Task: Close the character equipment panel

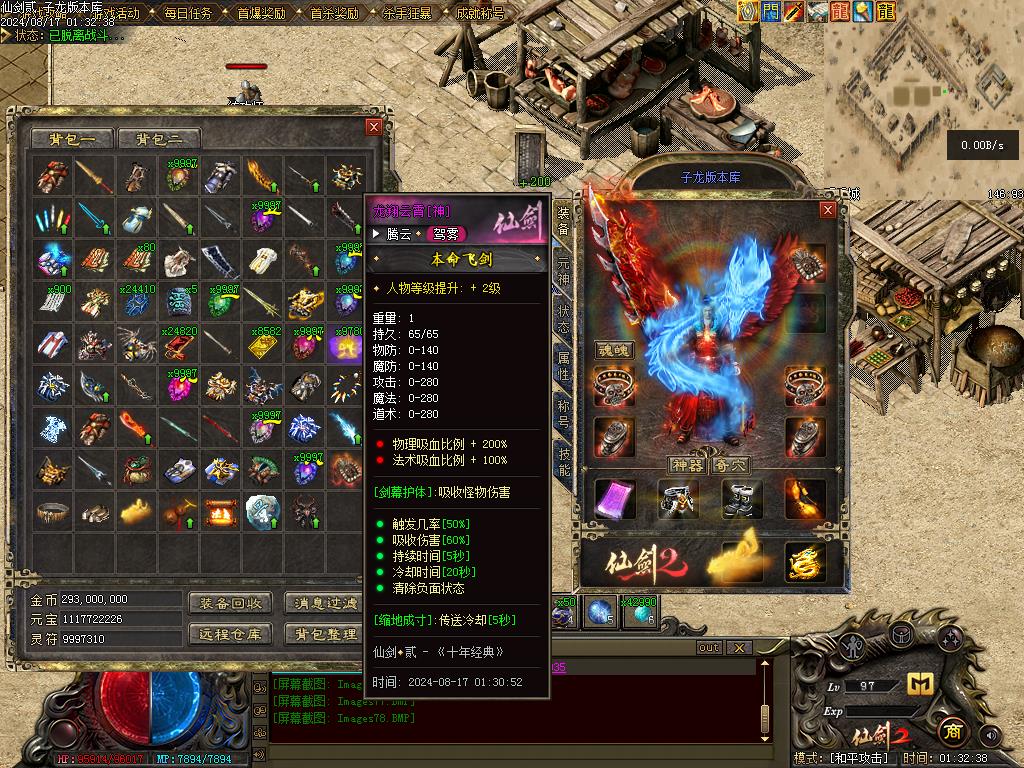Action: pyautogui.click(x=827, y=210)
